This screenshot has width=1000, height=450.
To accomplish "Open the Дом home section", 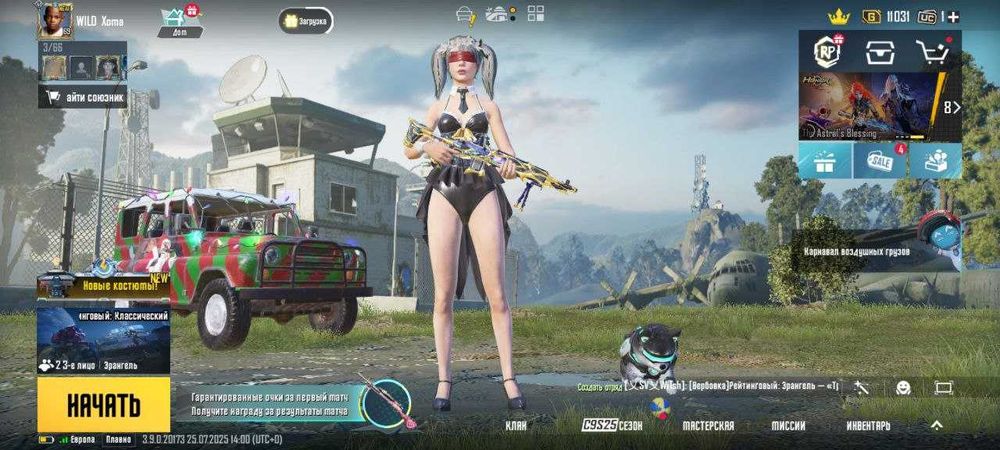I will pyautogui.click(x=179, y=20).
